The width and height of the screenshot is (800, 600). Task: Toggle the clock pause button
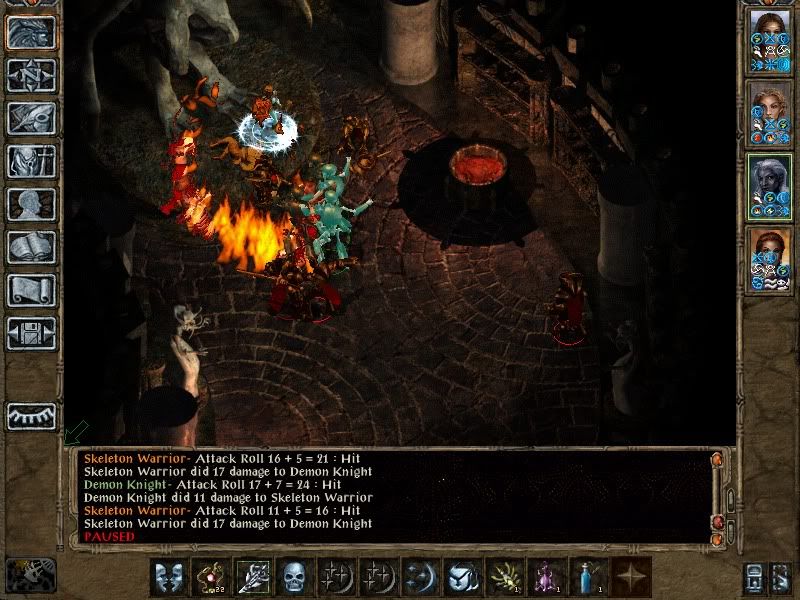[x=30, y=576]
